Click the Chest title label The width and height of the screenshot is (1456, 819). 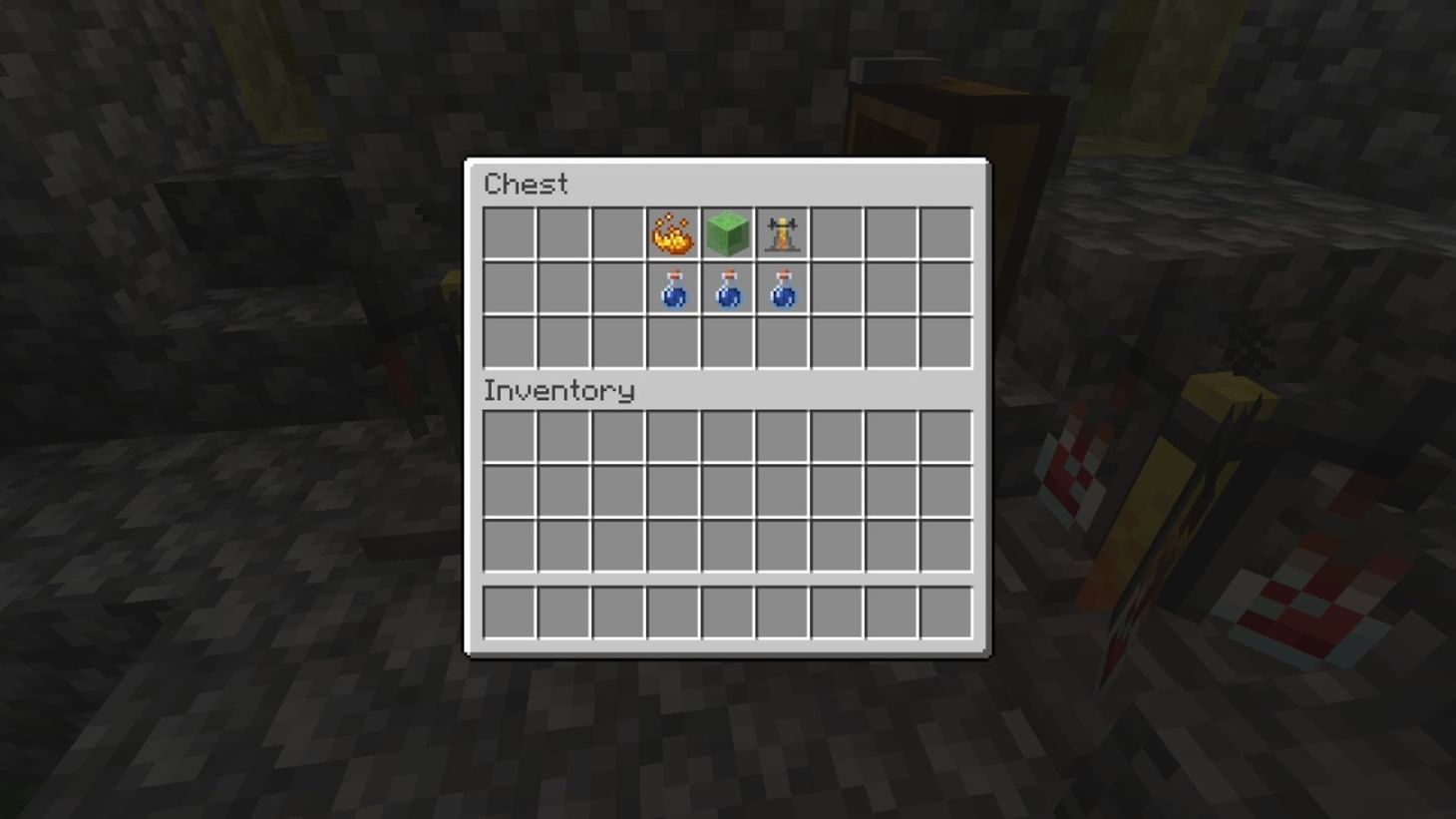point(526,184)
